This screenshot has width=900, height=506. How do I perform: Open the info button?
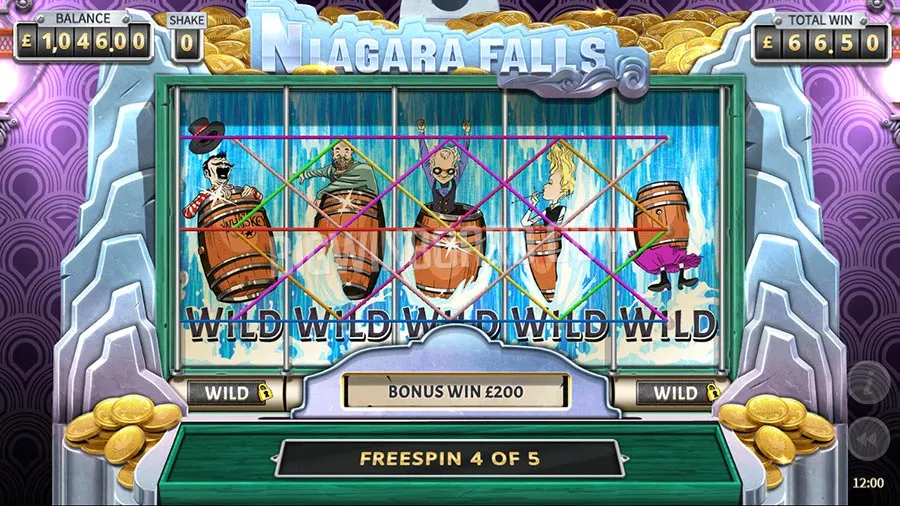click(868, 383)
